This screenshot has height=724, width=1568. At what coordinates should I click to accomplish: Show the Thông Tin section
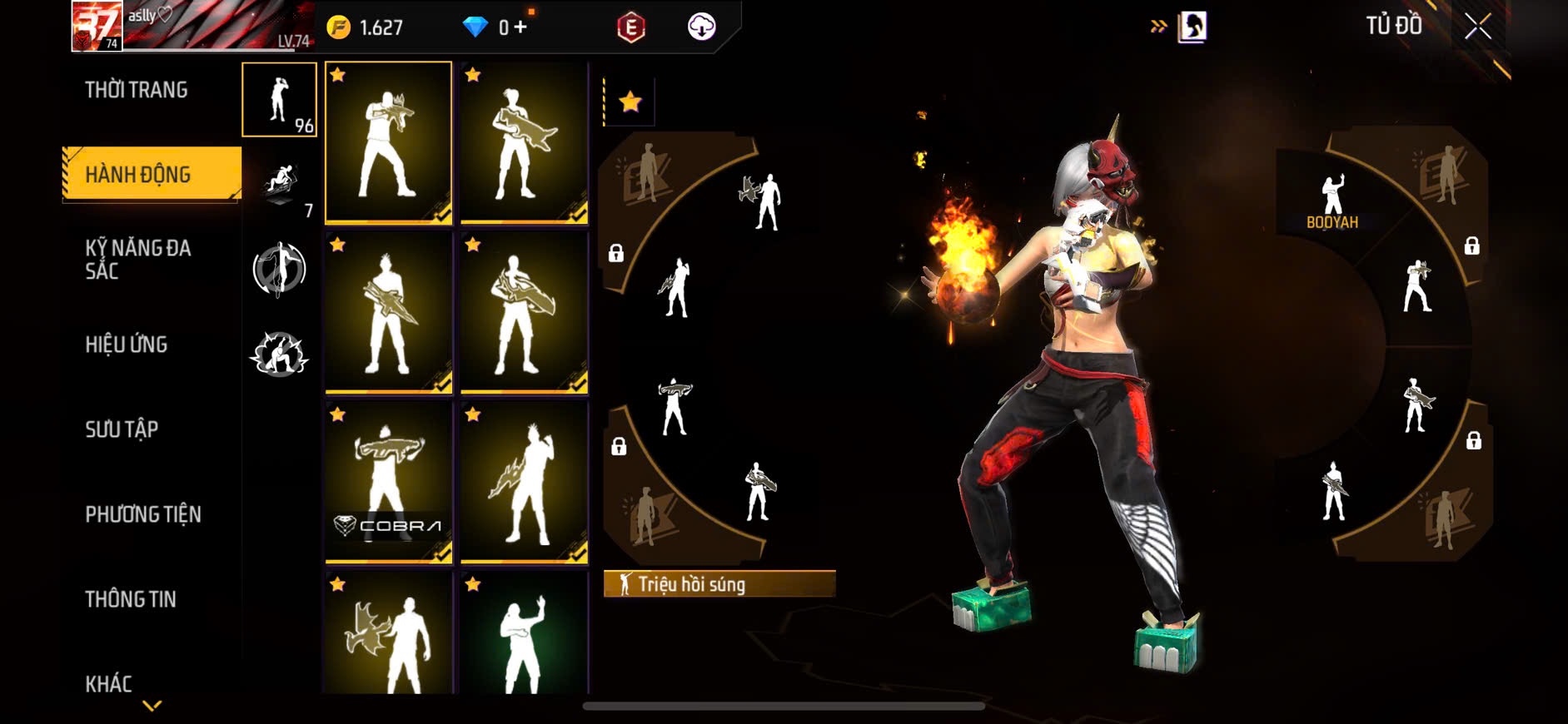(x=131, y=599)
